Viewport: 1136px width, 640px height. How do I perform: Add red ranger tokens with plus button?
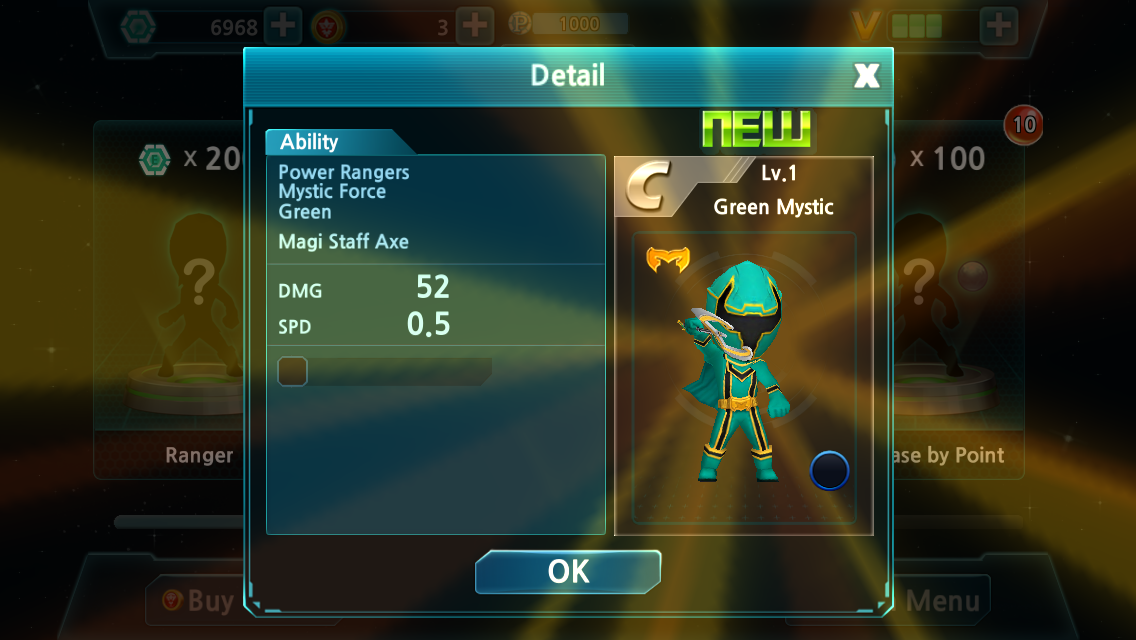pyautogui.click(x=475, y=26)
